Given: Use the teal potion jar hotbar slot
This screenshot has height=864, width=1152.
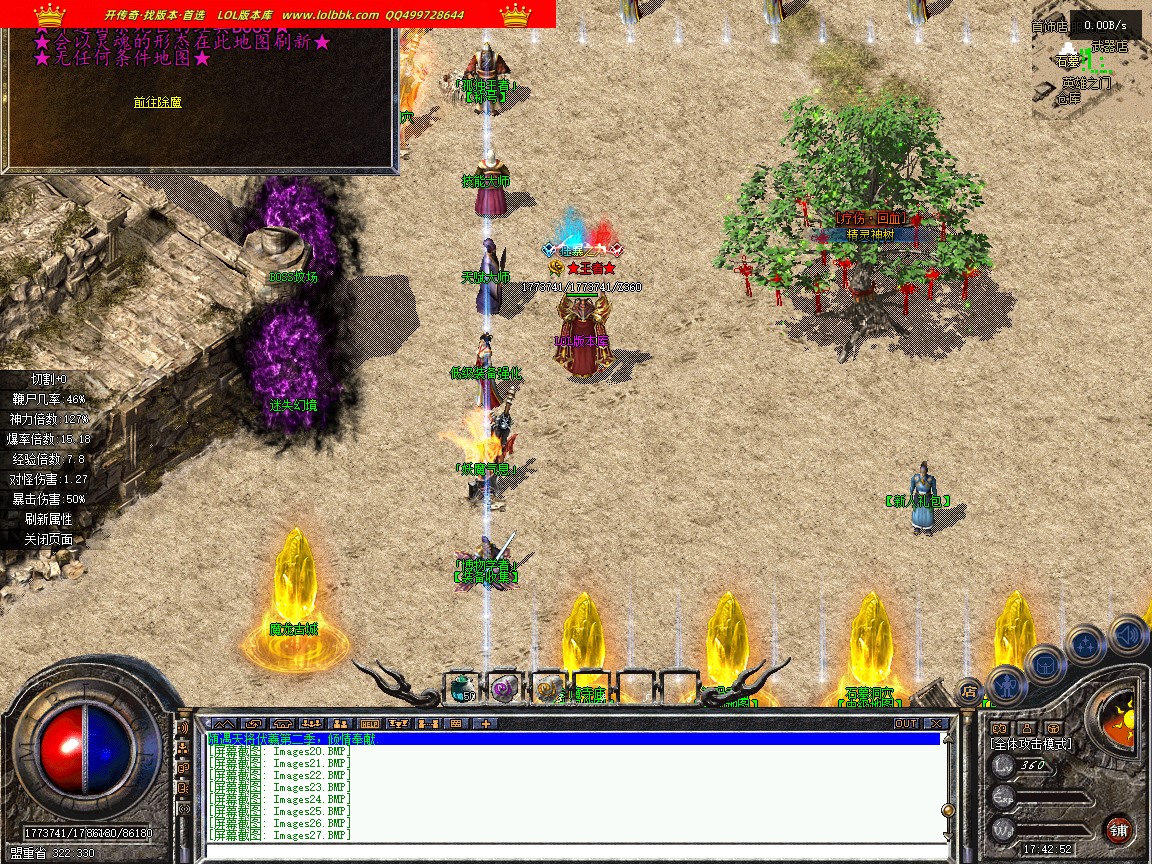Looking at the screenshot, I should [461, 687].
